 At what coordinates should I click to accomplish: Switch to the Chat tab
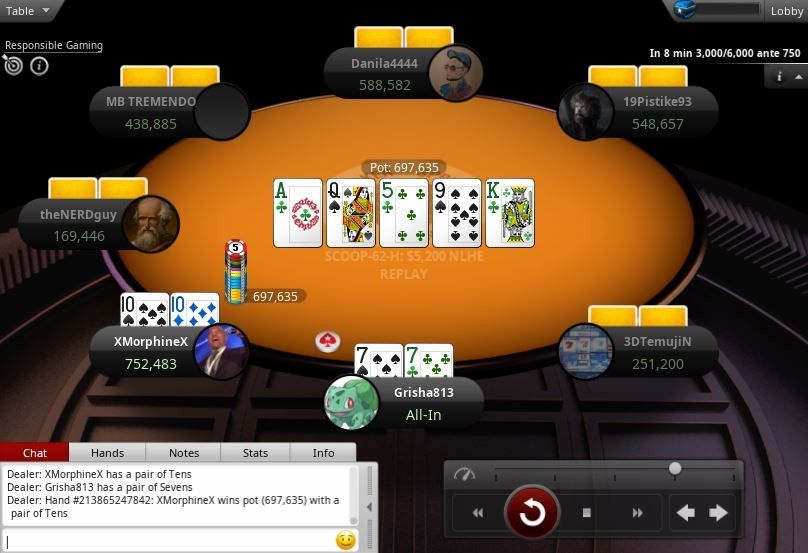click(x=35, y=453)
